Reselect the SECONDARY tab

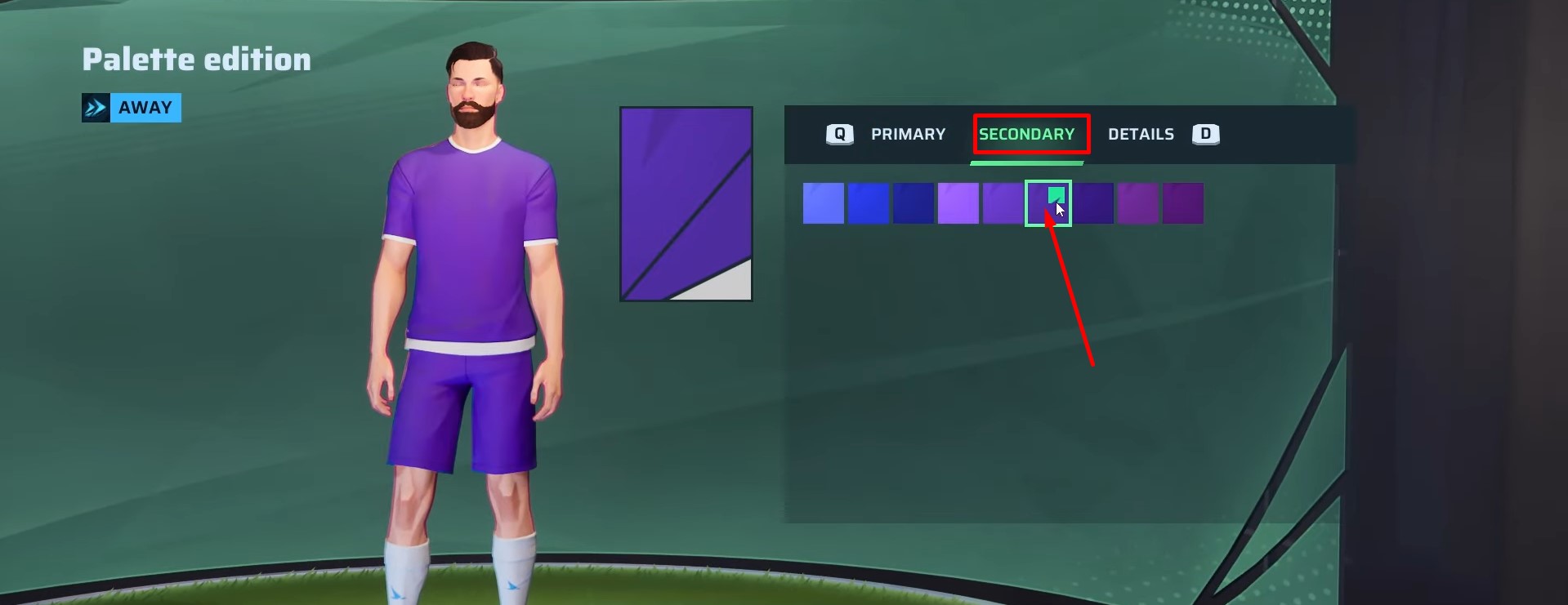pyautogui.click(x=1030, y=135)
